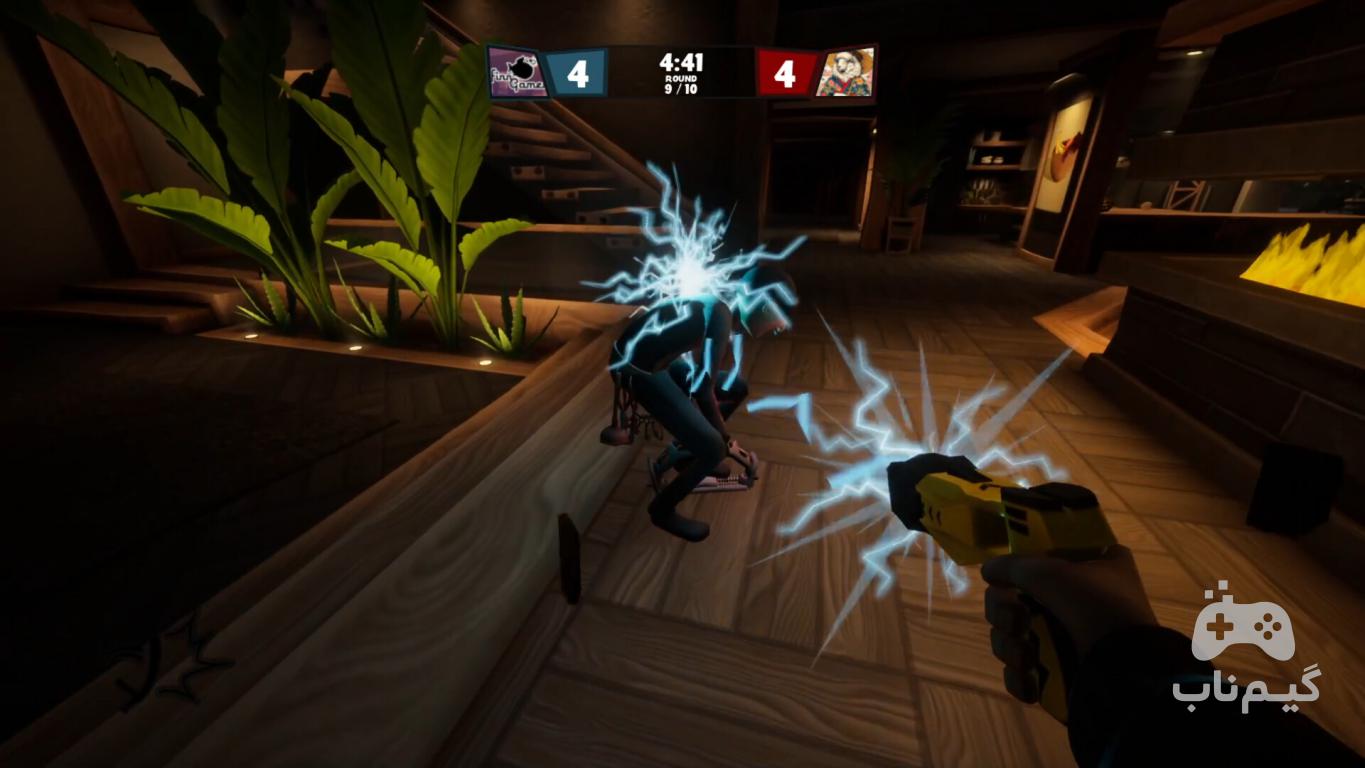This screenshot has width=1365, height=768.
Task: Click the blue team's purple avatar
Action: 518,74
